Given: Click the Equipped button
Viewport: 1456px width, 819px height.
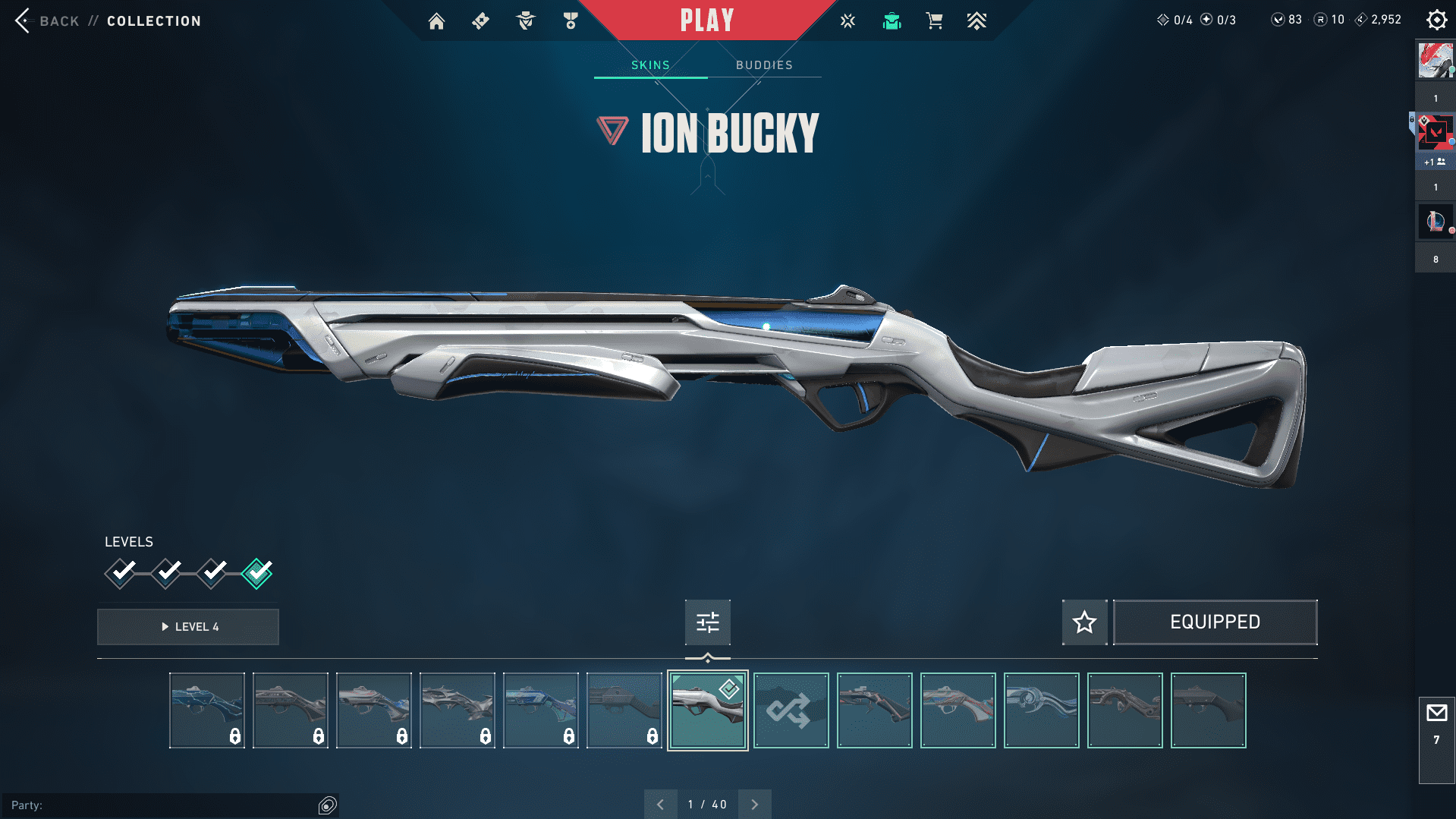Looking at the screenshot, I should point(1215,622).
